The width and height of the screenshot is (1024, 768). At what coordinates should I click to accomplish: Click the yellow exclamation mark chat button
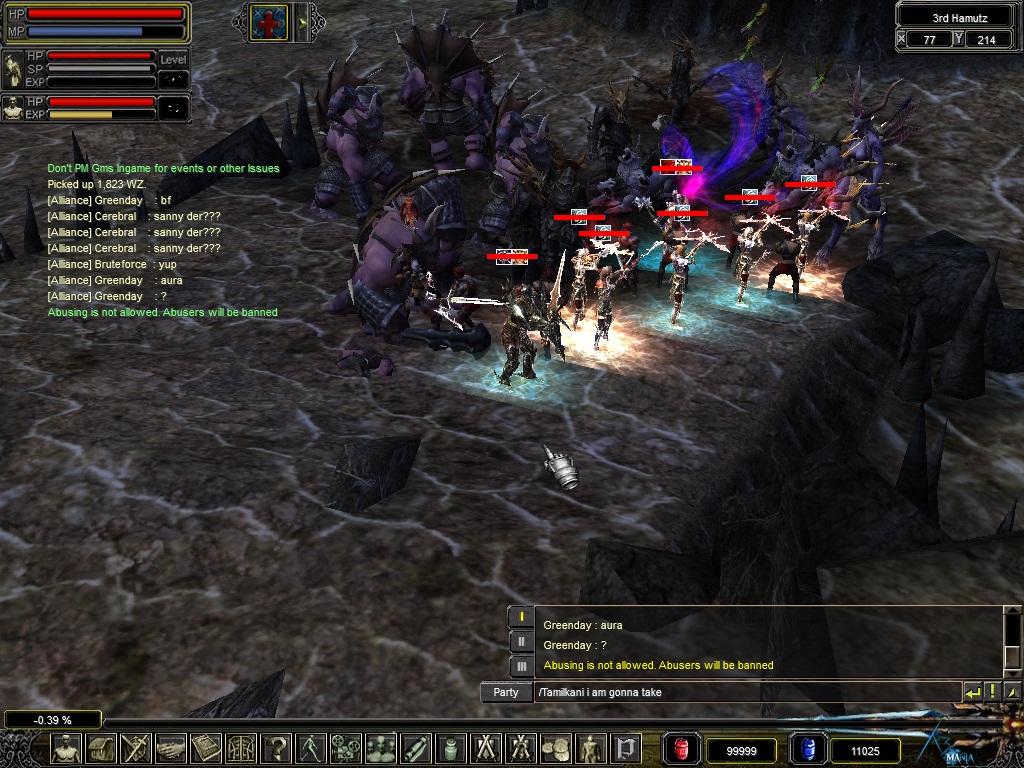(x=993, y=692)
